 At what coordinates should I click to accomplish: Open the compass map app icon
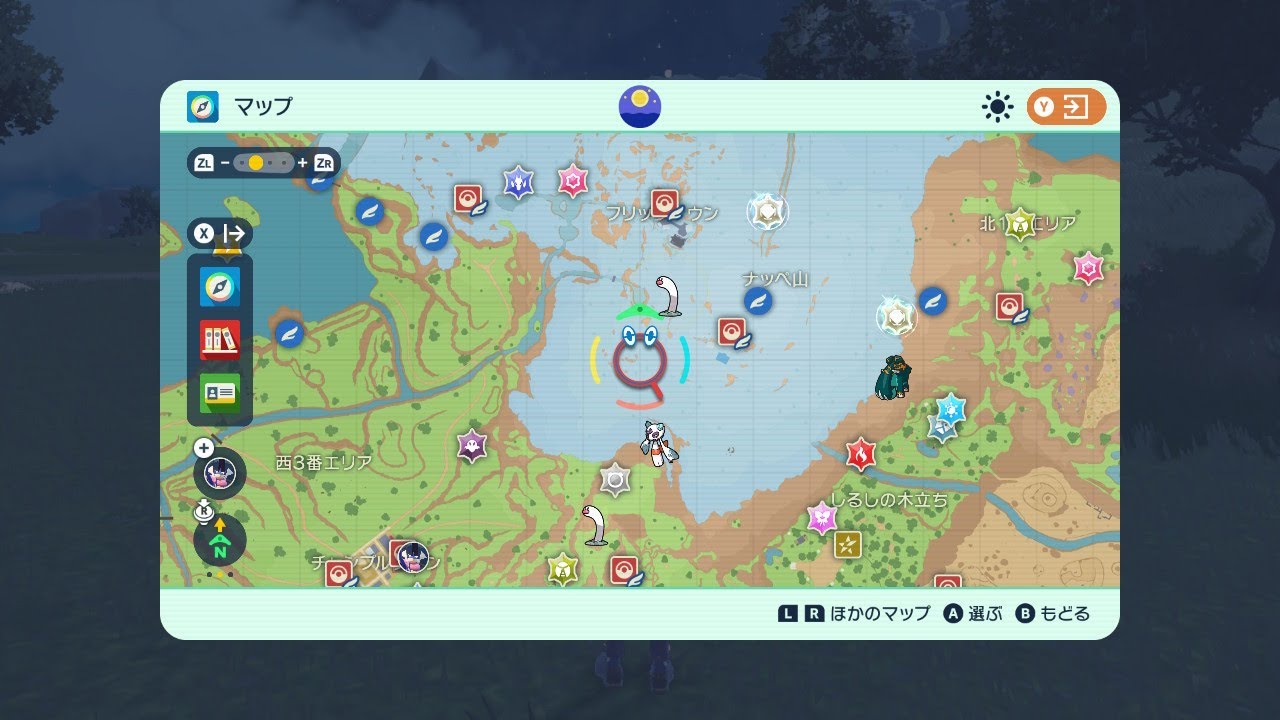pos(220,287)
